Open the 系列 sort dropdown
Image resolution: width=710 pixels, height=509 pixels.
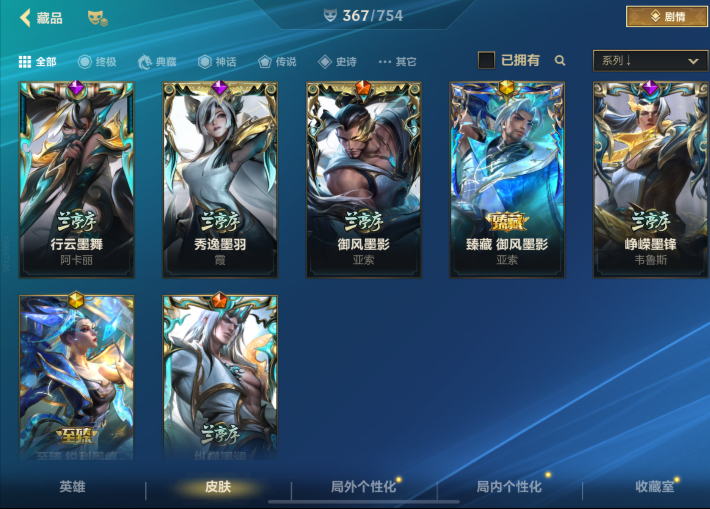[650, 61]
